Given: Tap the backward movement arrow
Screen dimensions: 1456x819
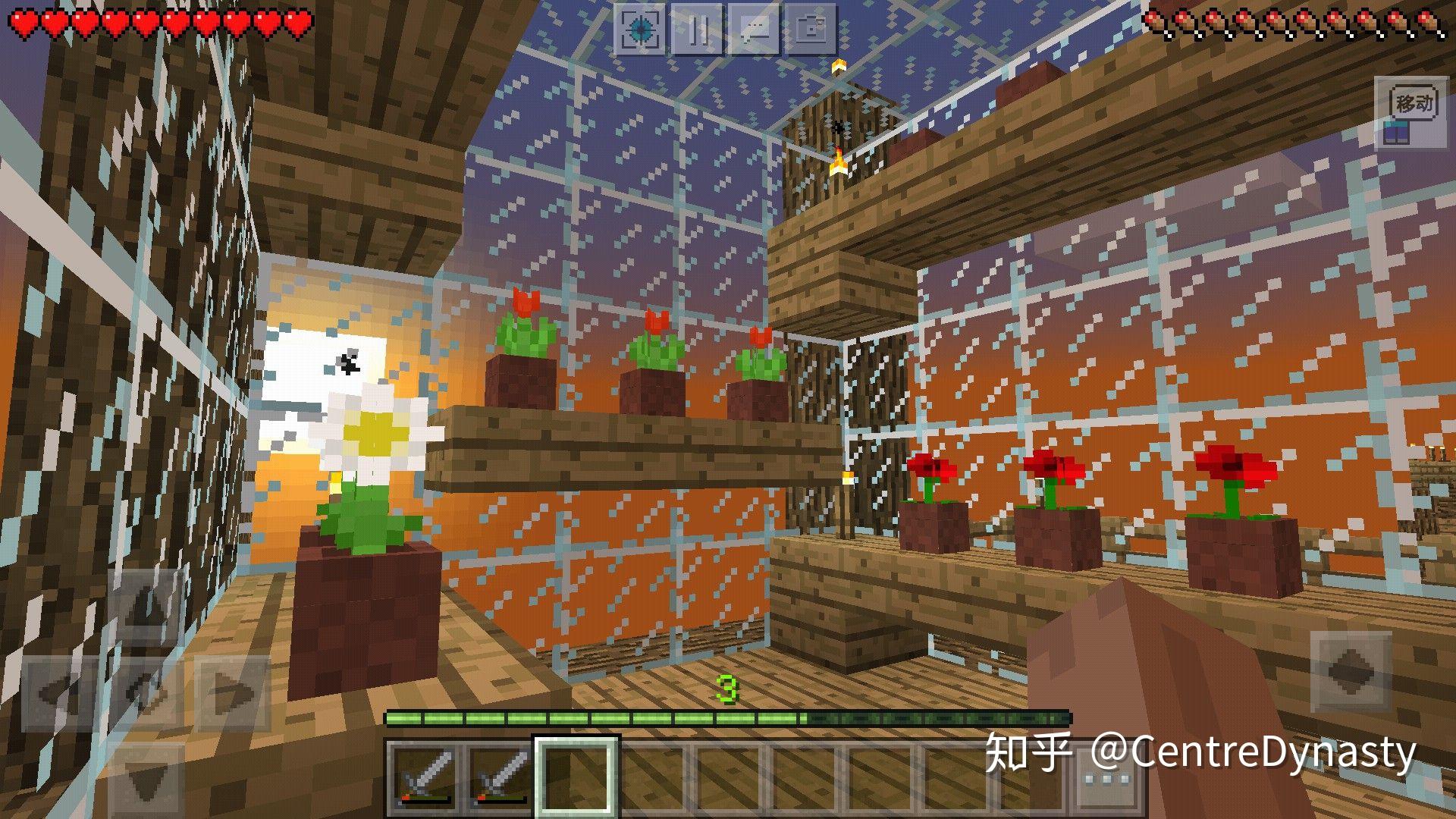Looking at the screenshot, I should coord(146,781).
